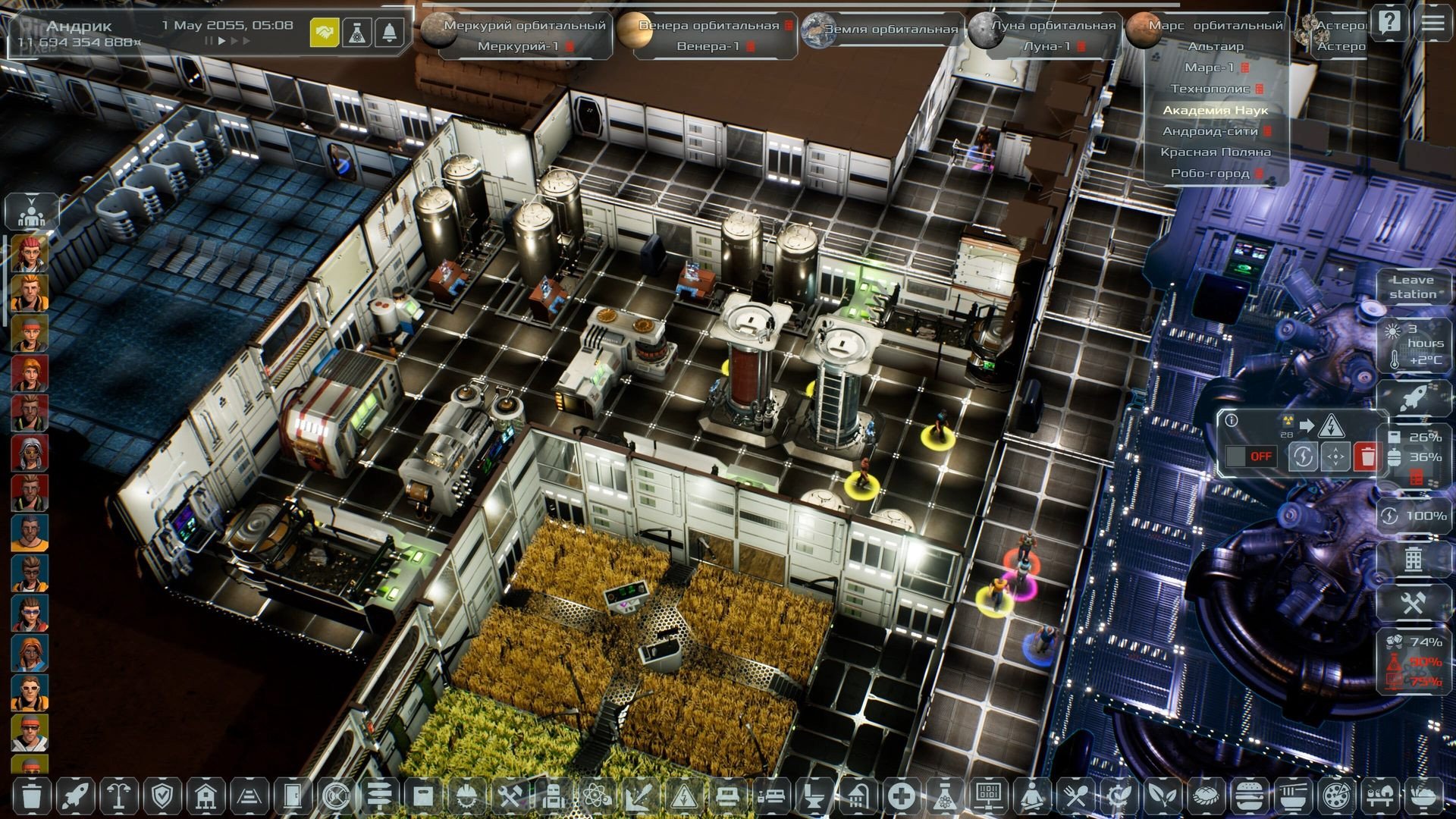Select the Академия Наук station entry

(x=1215, y=110)
